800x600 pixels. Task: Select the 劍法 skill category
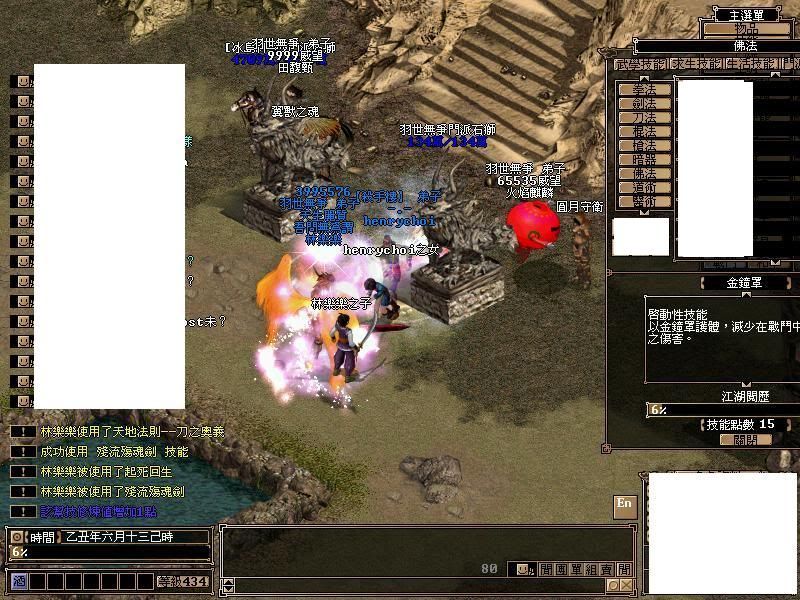(645, 103)
